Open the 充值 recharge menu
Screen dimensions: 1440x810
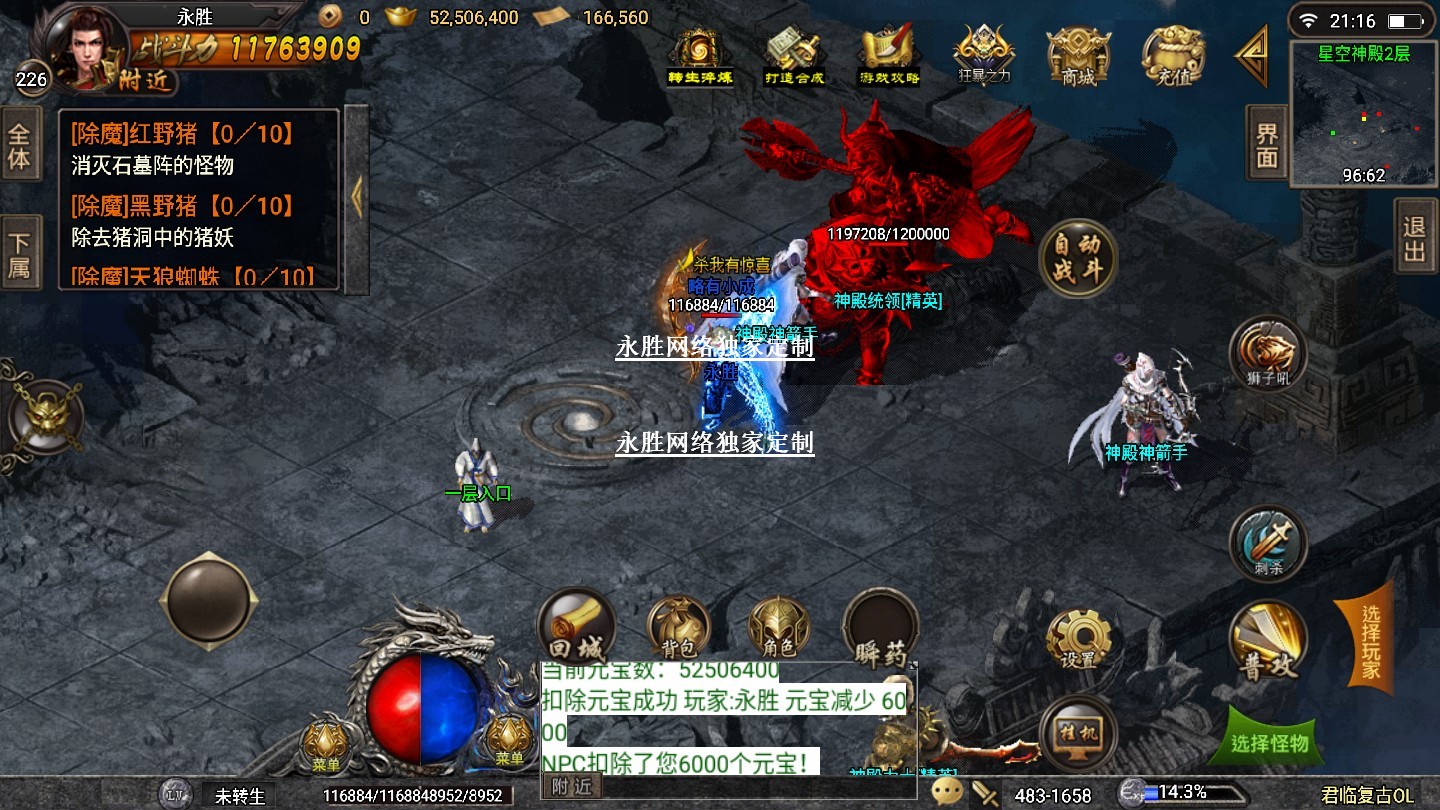(x=1174, y=56)
